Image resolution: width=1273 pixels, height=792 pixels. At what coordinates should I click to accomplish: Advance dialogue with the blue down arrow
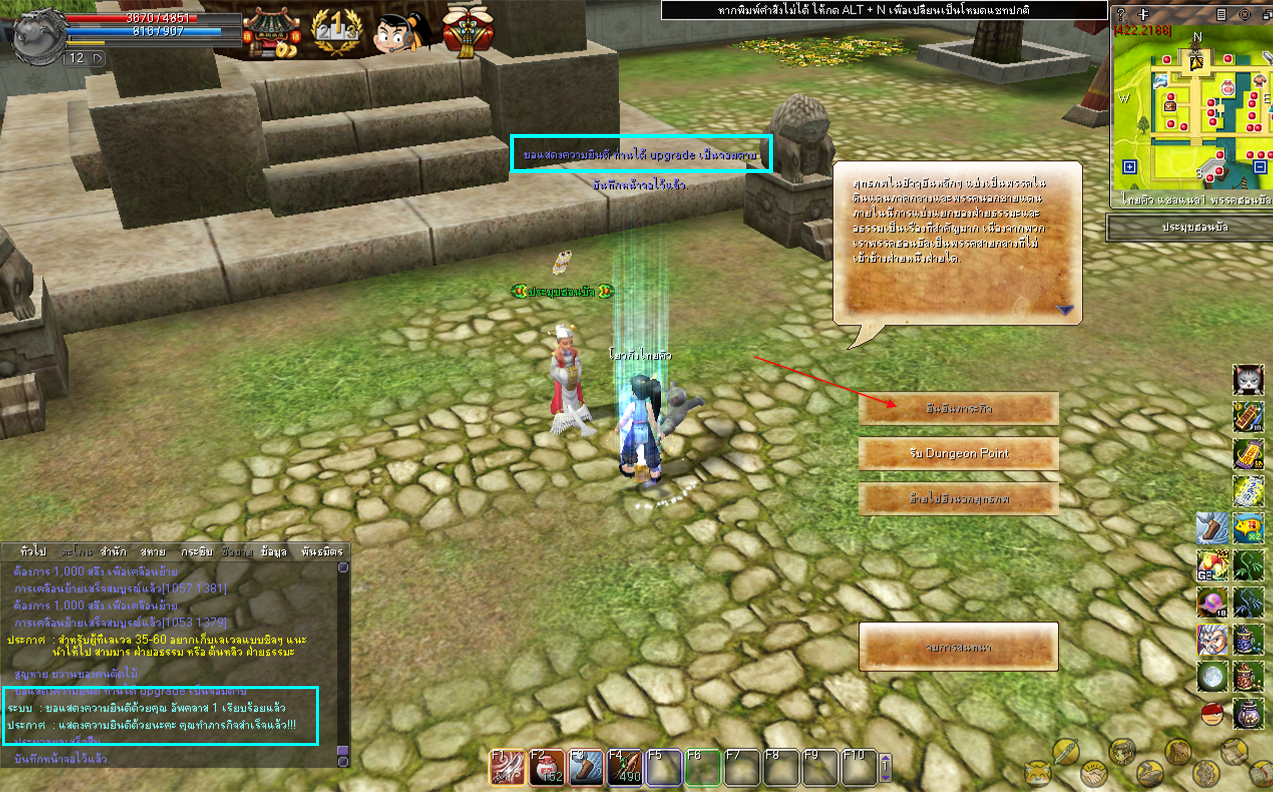pyautogui.click(x=1065, y=310)
